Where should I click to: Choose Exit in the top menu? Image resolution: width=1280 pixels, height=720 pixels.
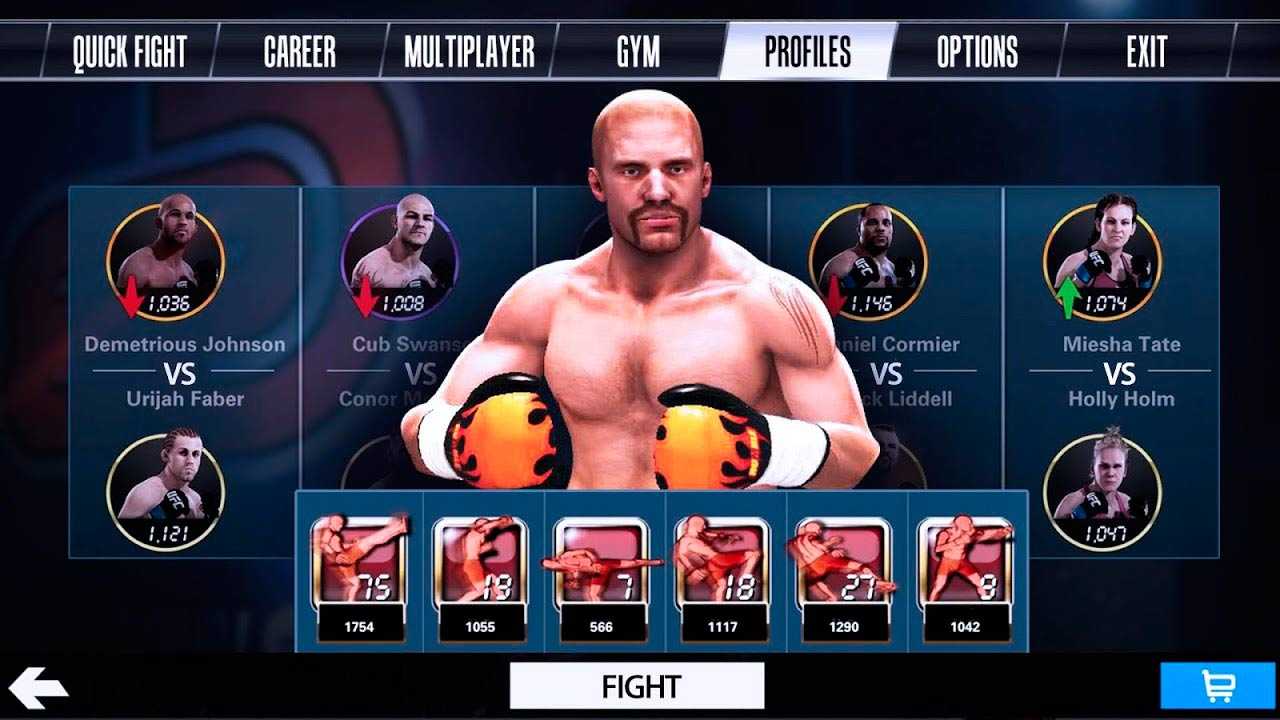click(x=1146, y=52)
